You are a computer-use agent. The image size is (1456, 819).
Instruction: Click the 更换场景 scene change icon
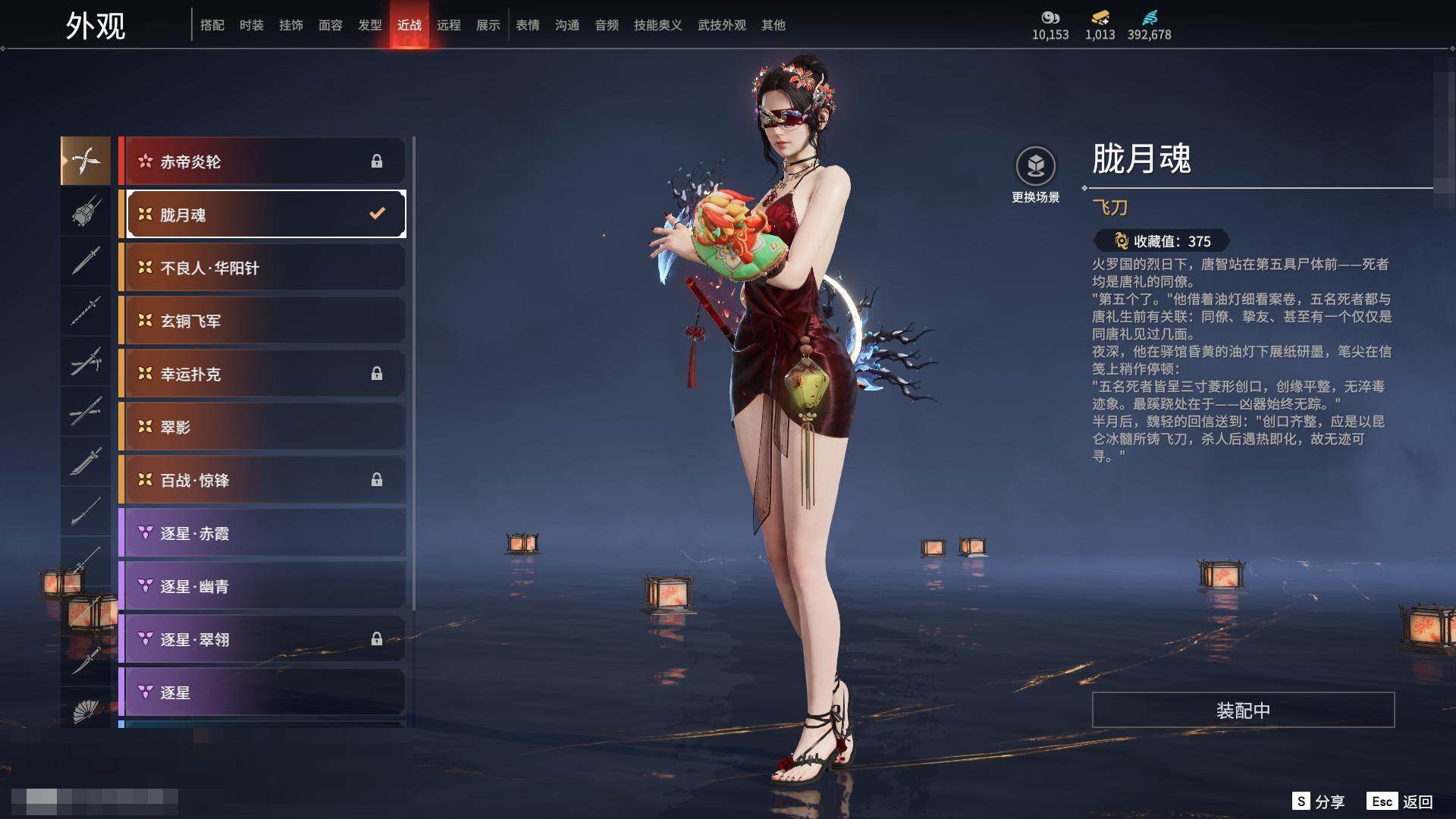pyautogui.click(x=1035, y=167)
